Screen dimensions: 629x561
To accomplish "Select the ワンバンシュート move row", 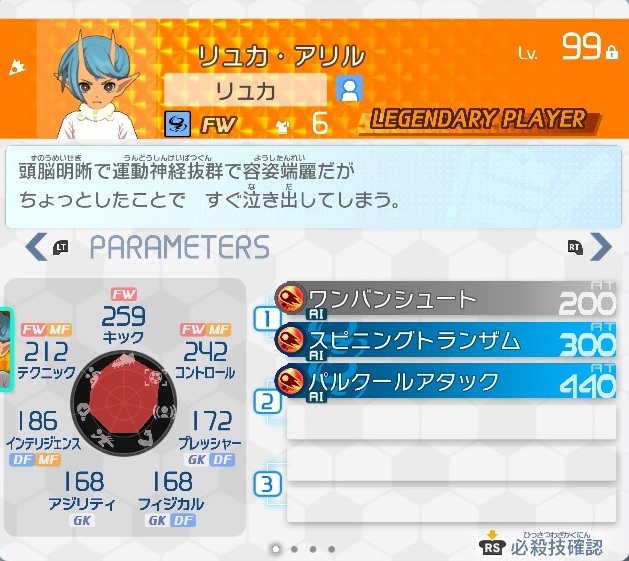I will [445, 299].
